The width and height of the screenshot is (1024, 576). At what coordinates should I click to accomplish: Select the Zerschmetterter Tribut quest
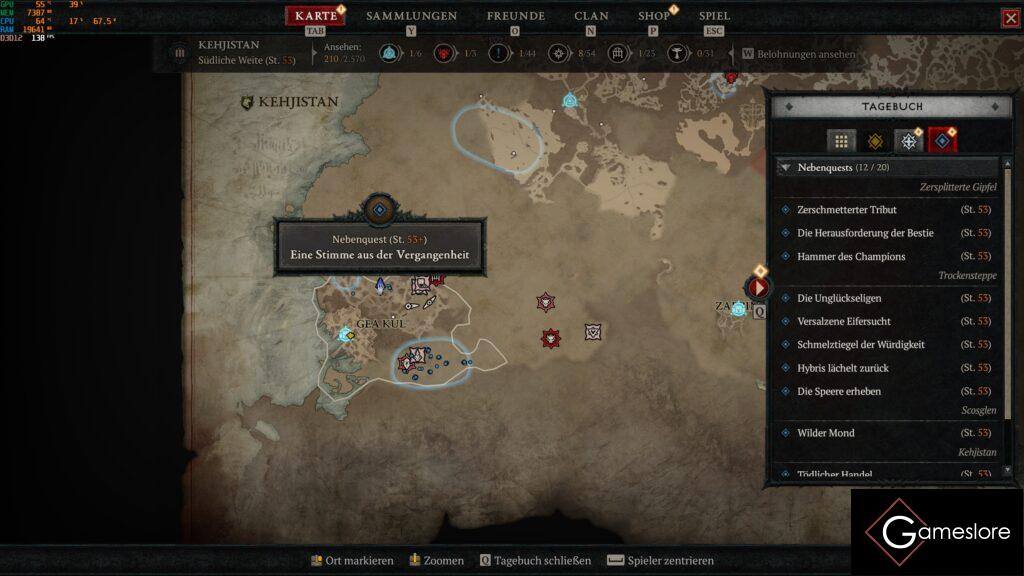click(x=846, y=210)
